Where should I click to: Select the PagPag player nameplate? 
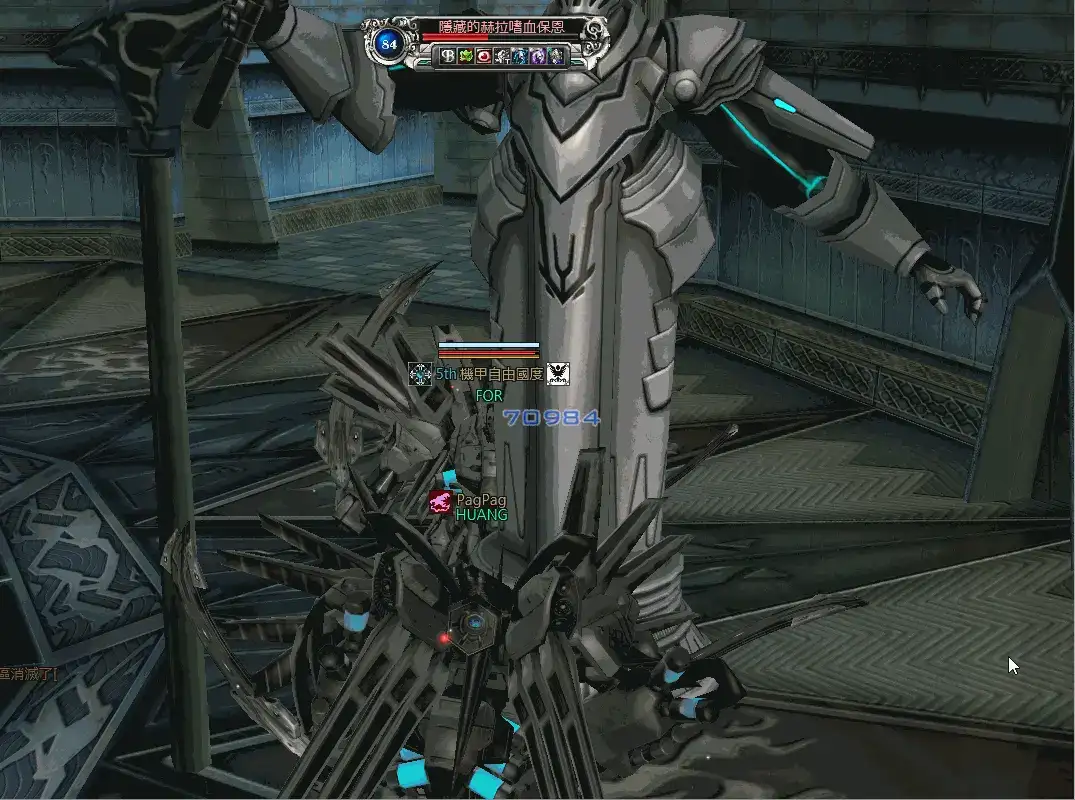click(481, 499)
